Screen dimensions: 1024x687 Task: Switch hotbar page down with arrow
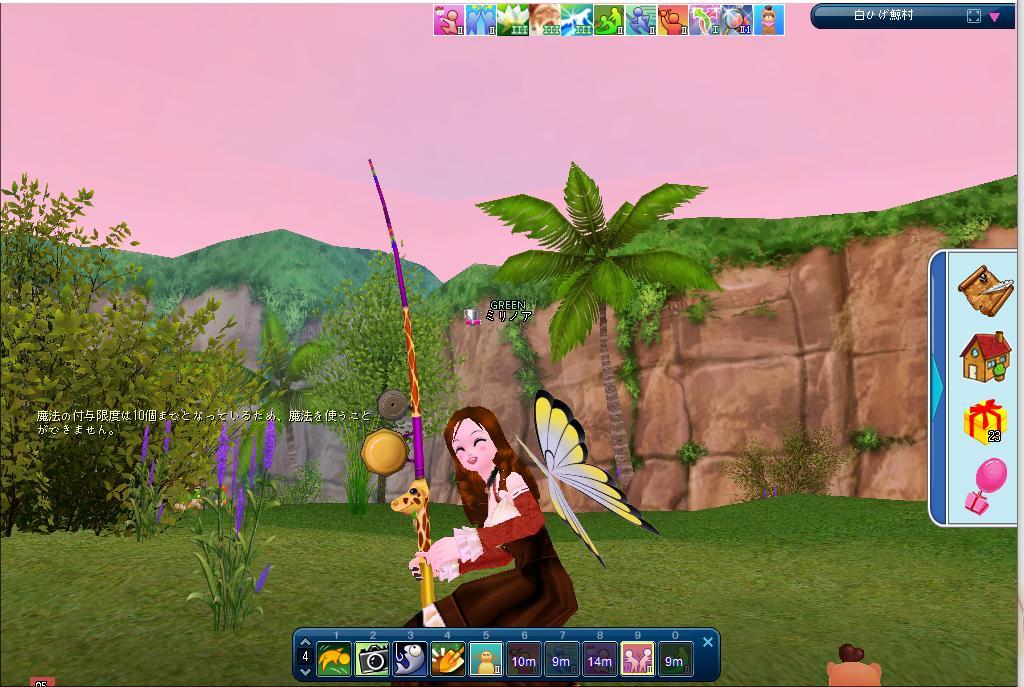[x=305, y=672]
